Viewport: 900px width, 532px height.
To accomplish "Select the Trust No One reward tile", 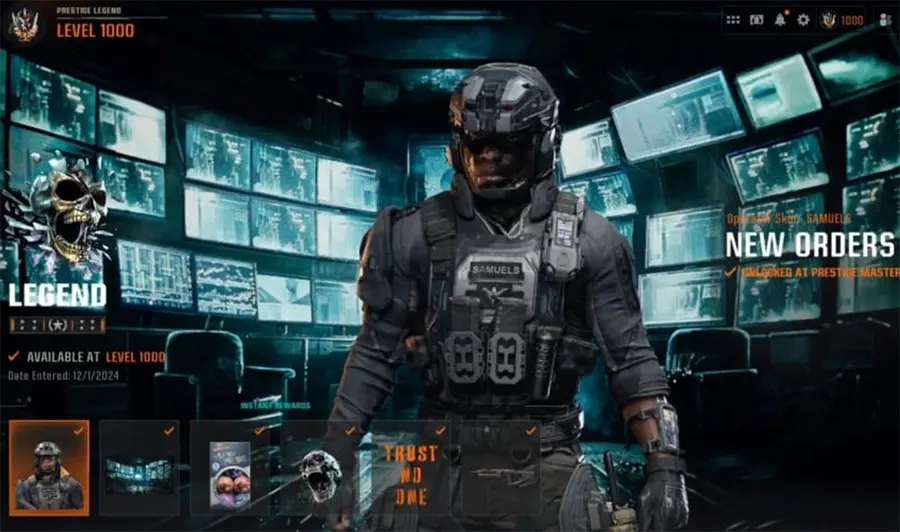I will [410, 467].
